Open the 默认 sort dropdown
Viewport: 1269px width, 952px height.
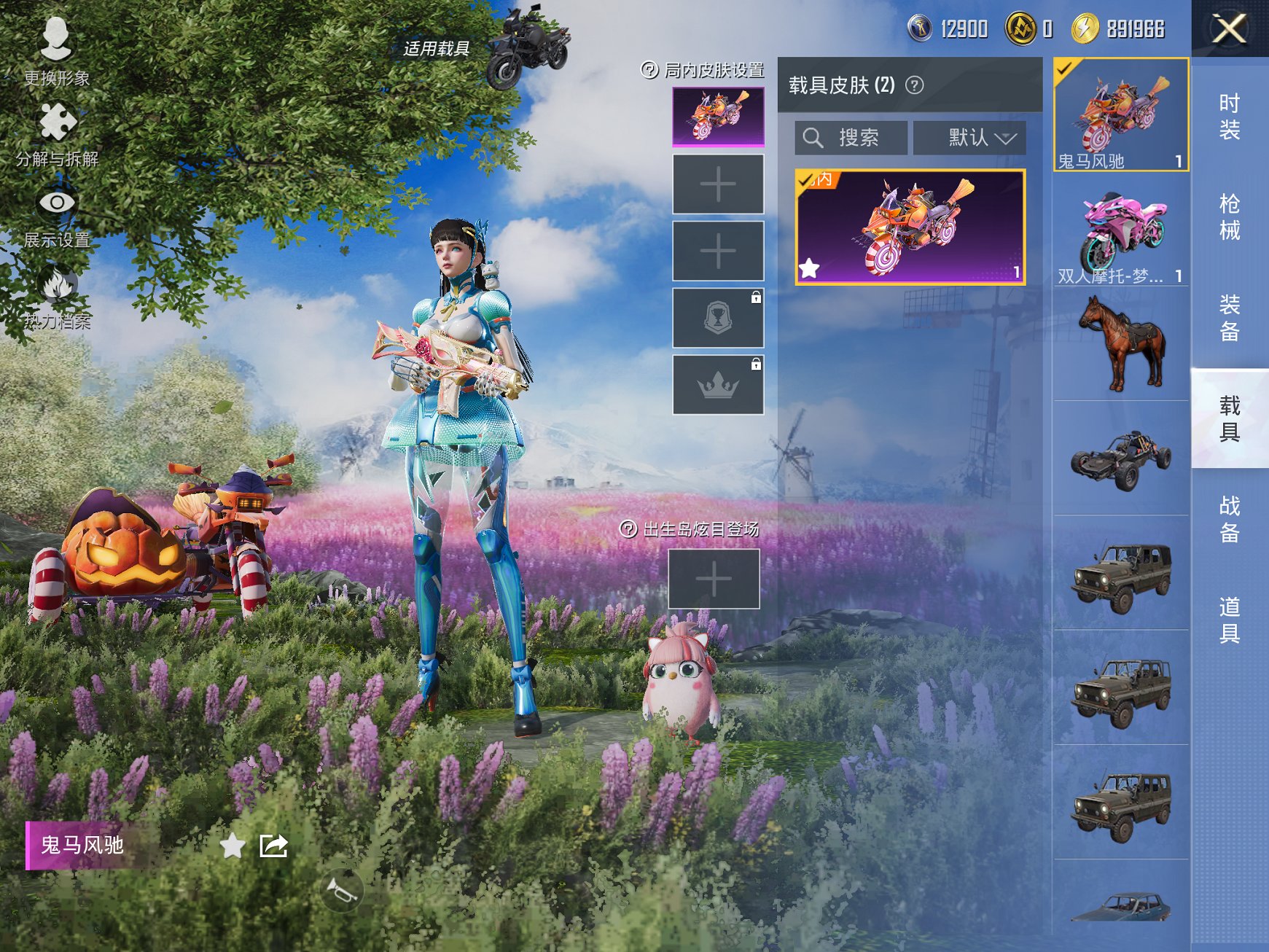[969, 138]
